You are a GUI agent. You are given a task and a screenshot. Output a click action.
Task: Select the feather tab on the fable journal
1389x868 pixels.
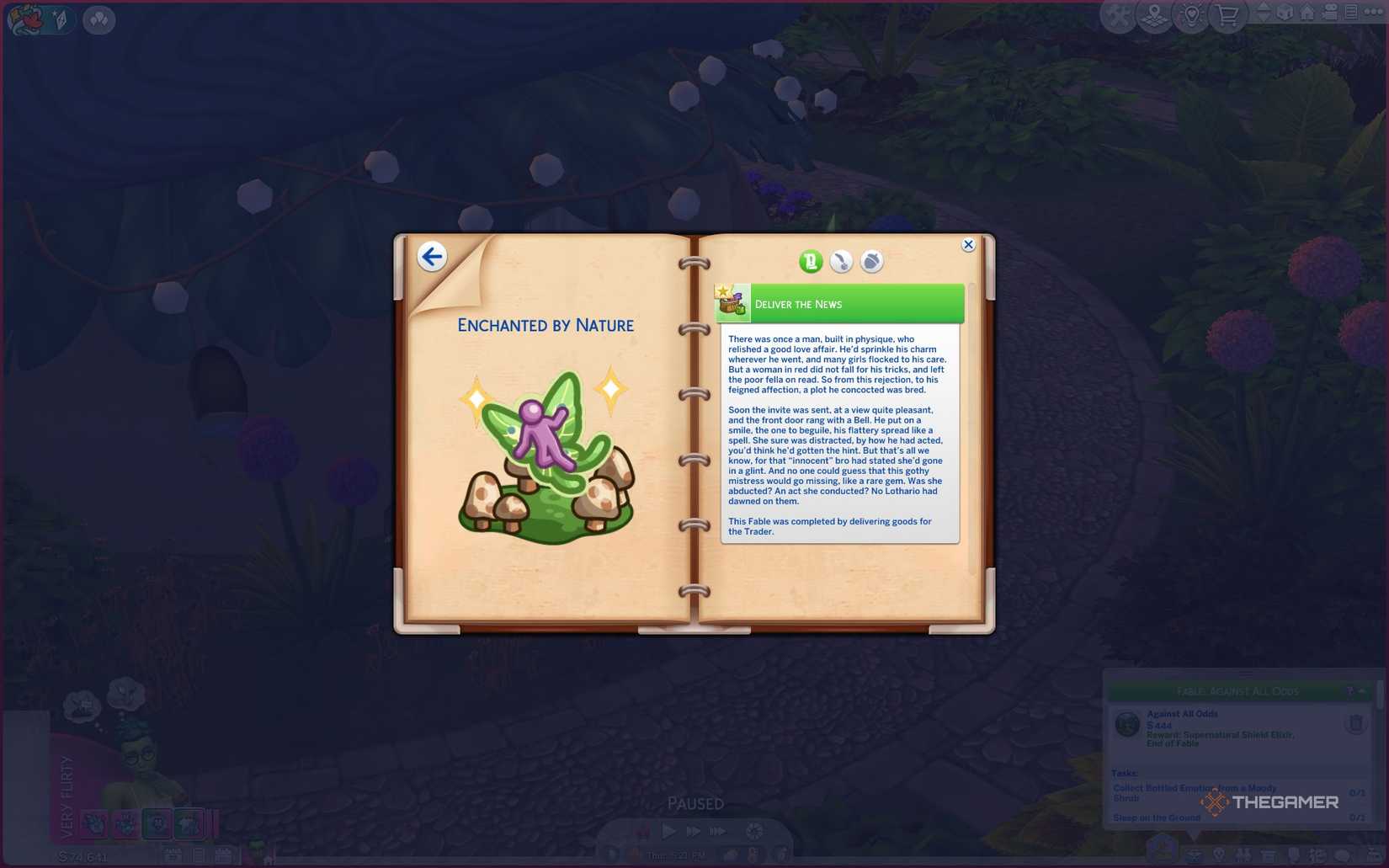[841, 261]
